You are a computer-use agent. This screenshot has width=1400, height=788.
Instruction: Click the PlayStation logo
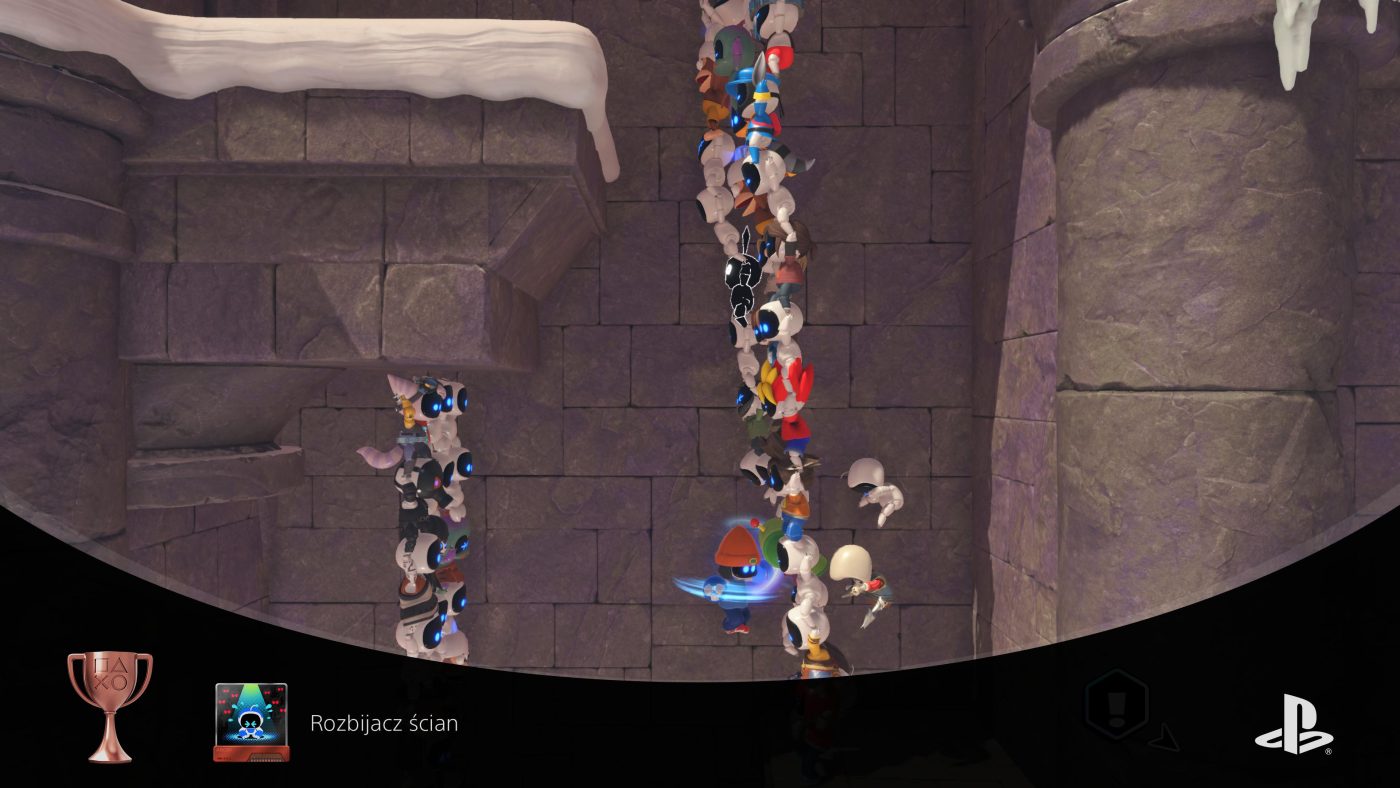1293,724
